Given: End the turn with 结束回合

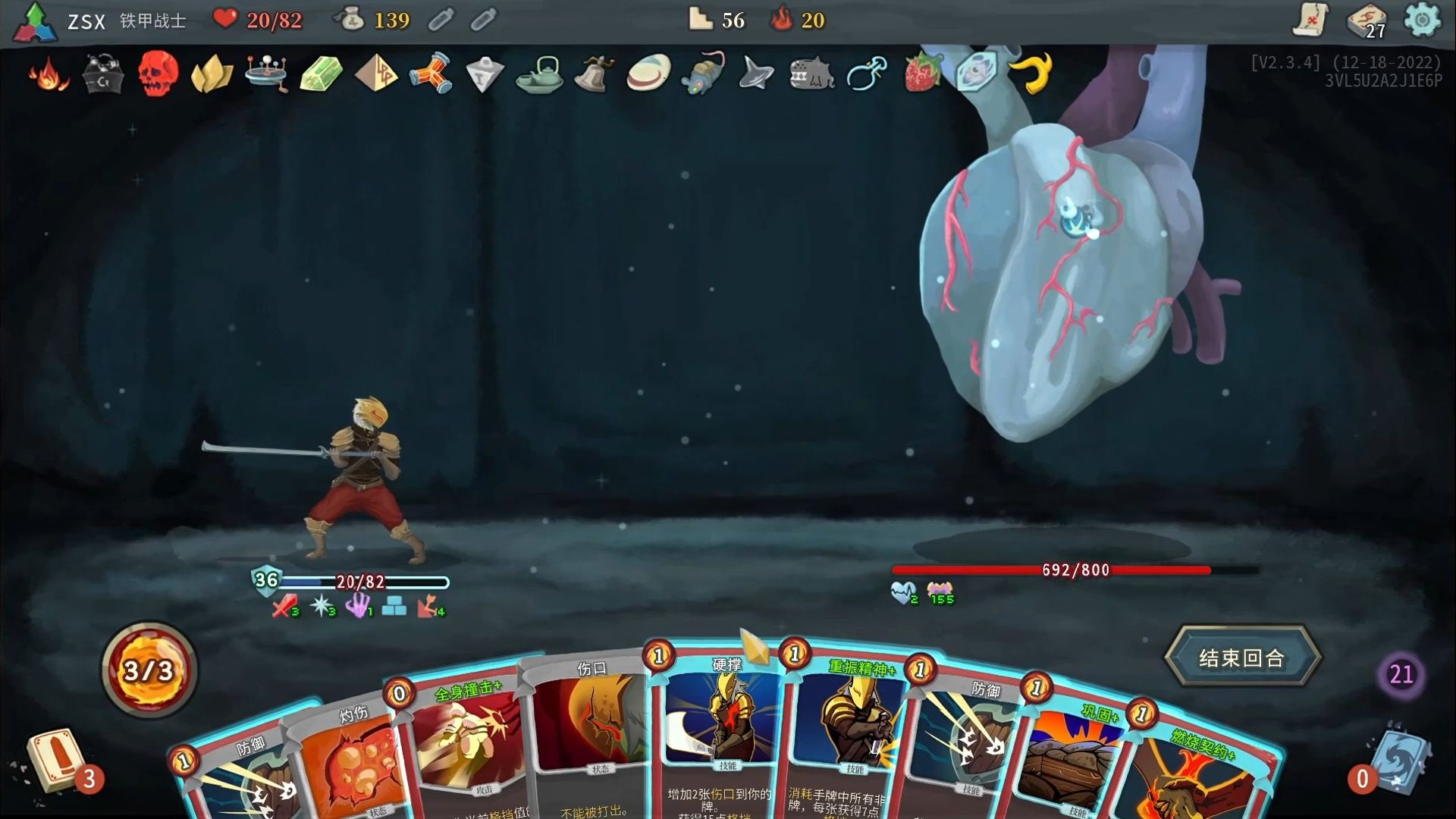Looking at the screenshot, I should pos(1242,657).
